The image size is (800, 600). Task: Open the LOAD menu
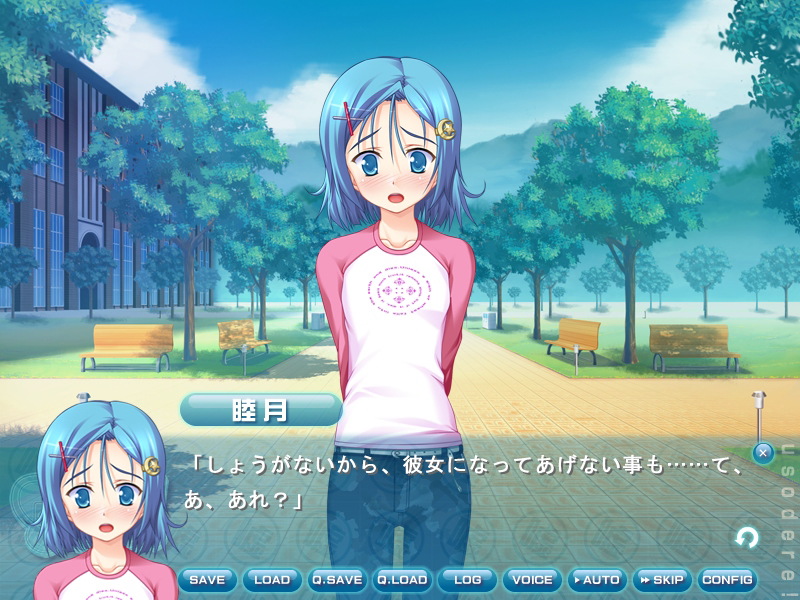point(272,580)
